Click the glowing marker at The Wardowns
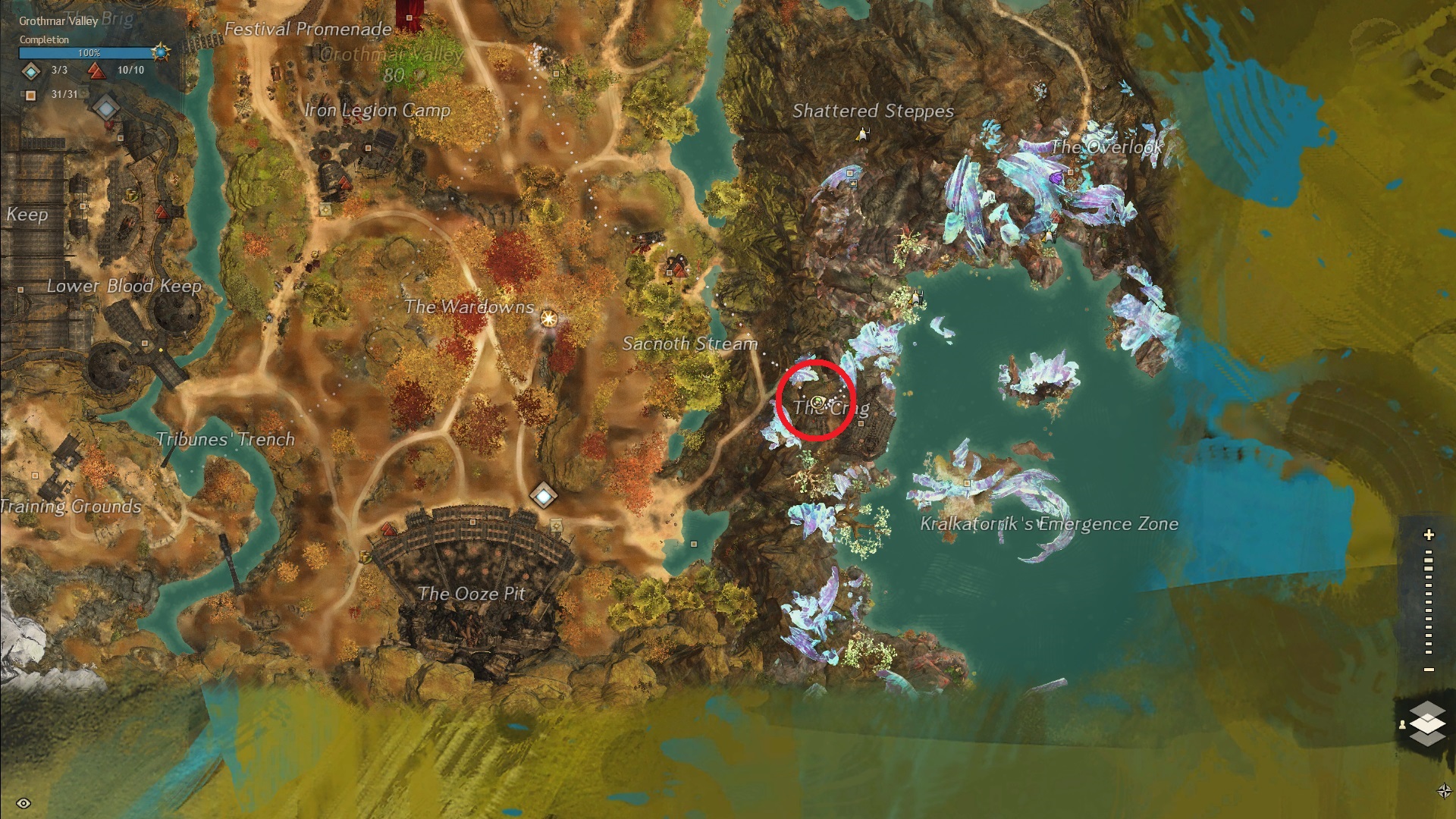1456x819 pixels. 548,318
